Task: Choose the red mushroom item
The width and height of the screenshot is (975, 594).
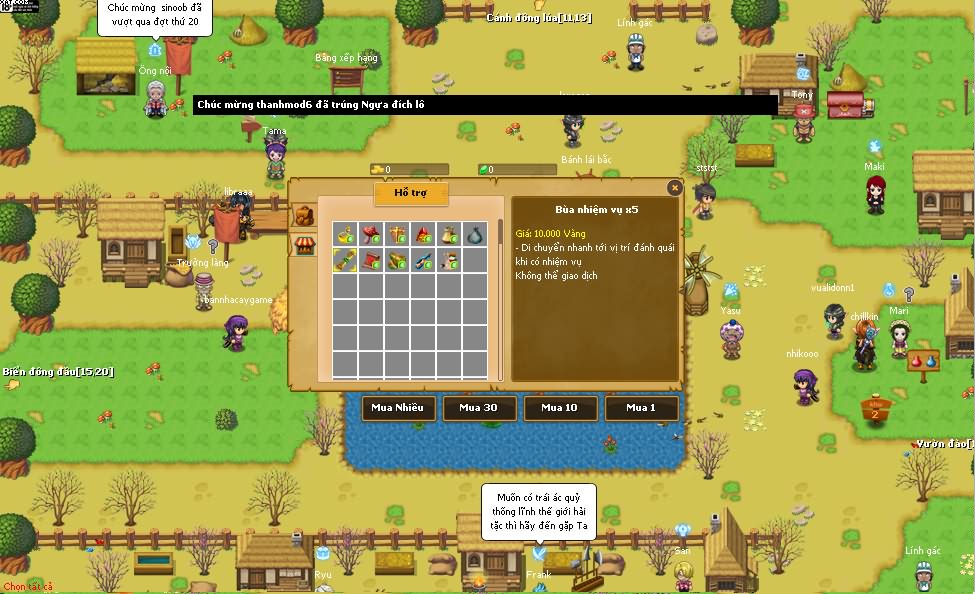Action: [x=371, y=234]
